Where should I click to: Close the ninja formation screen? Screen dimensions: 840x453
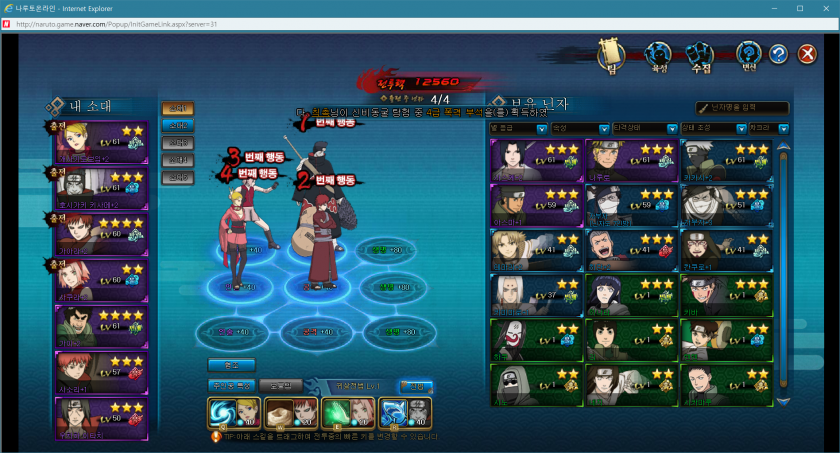click(808, 55)
